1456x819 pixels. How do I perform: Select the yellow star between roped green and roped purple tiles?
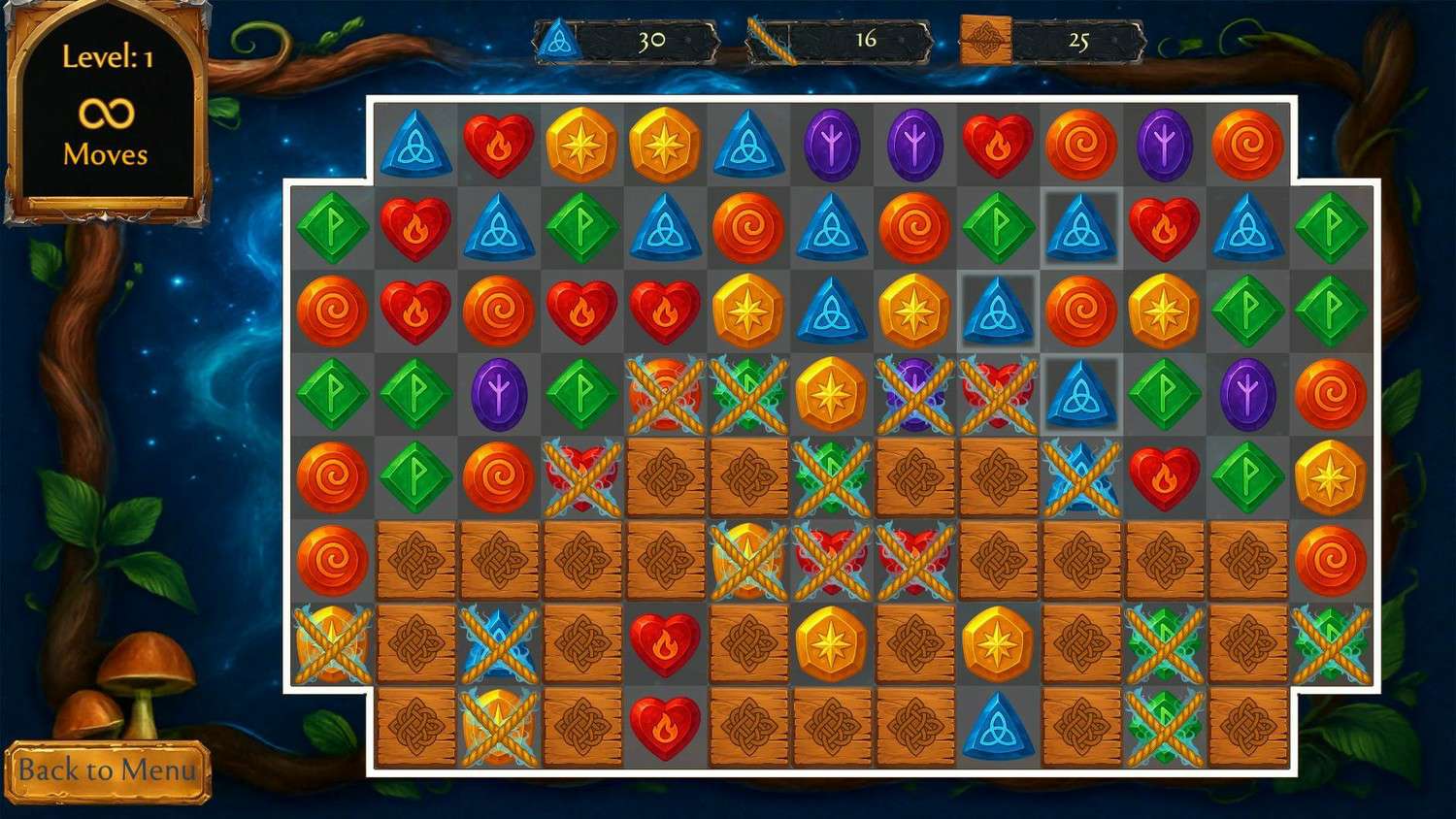[831, 395]
